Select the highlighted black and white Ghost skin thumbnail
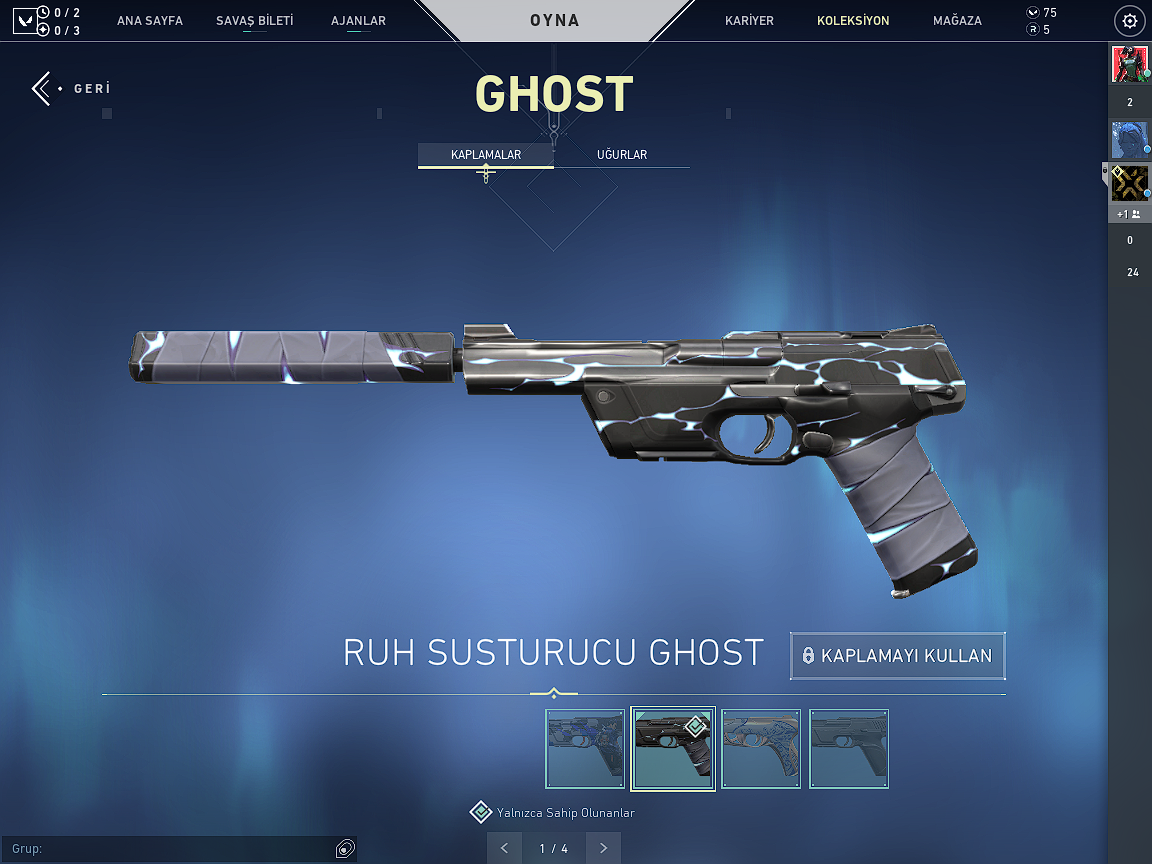This screenshot has width=1152, height=864. click(673, 749)
